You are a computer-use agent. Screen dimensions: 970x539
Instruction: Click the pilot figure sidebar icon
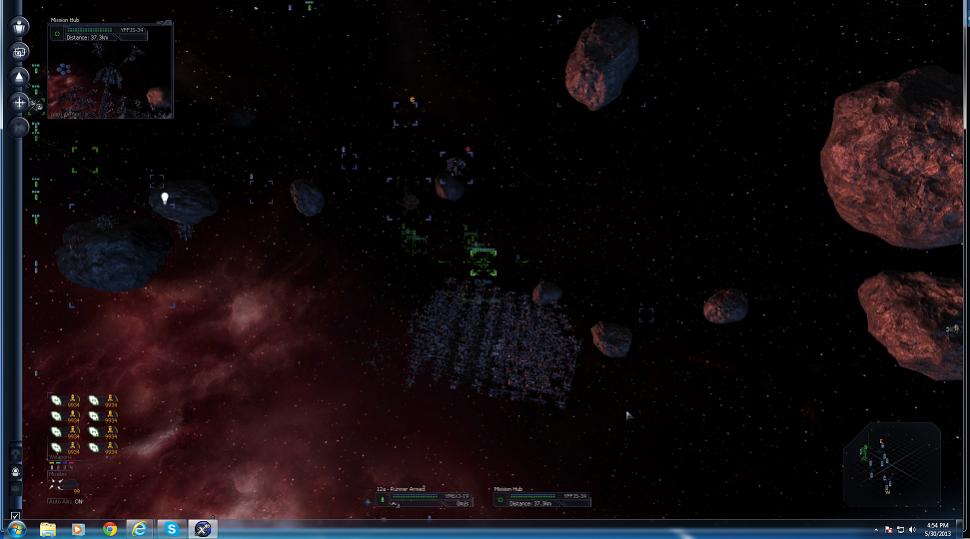[x=19, y=26]
